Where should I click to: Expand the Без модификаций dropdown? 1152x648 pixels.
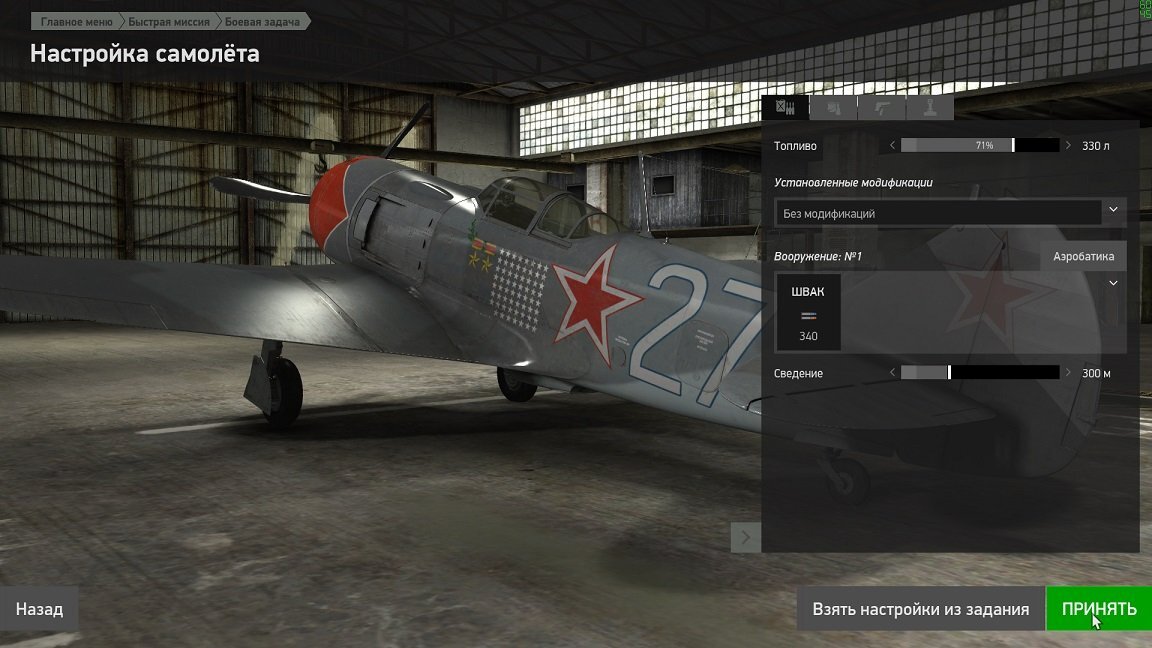pos(950,212)
